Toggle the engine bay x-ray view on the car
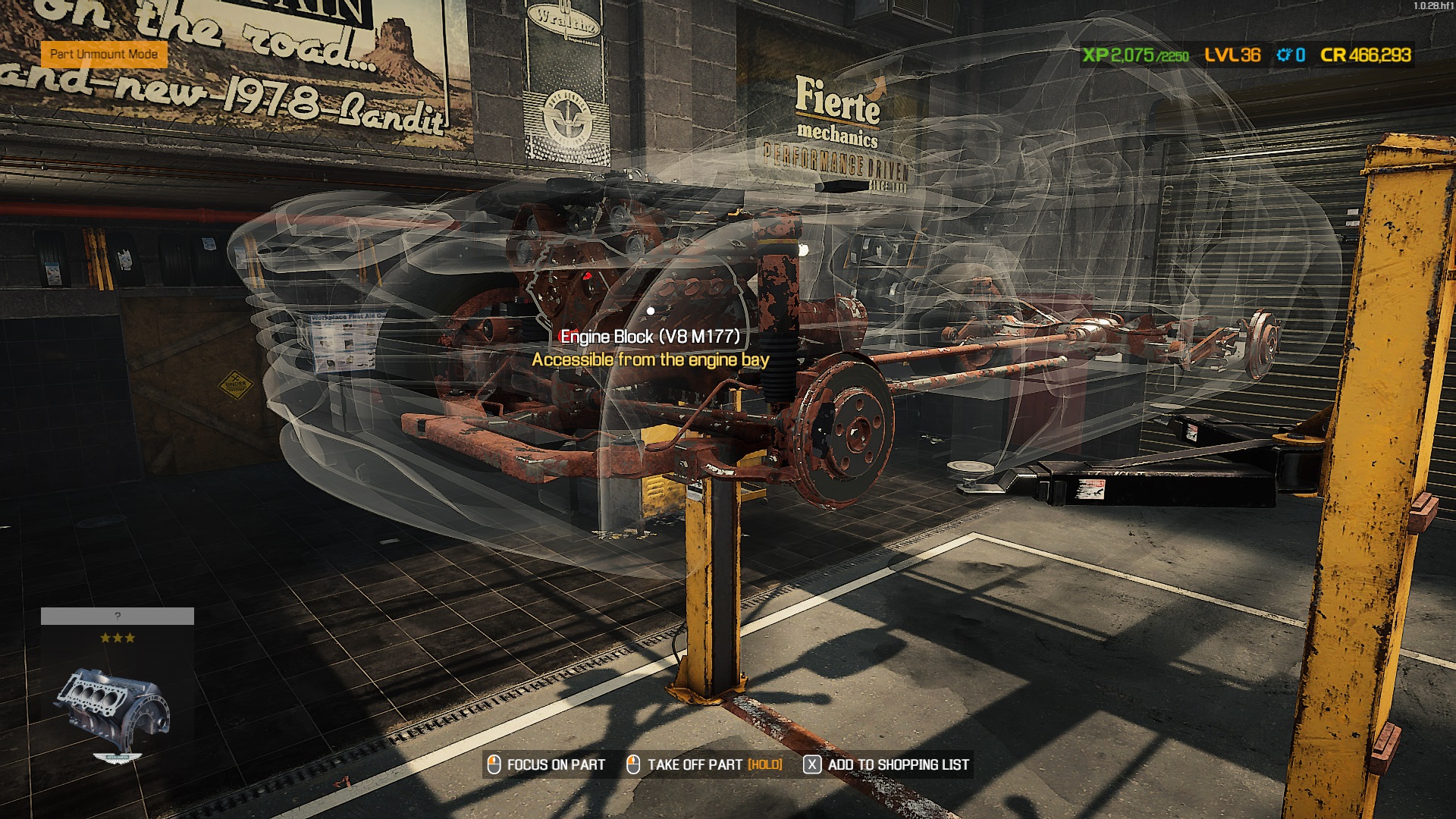Viewport: 1456px width, 819px height. pyautogui.click(x=651, y=309)
